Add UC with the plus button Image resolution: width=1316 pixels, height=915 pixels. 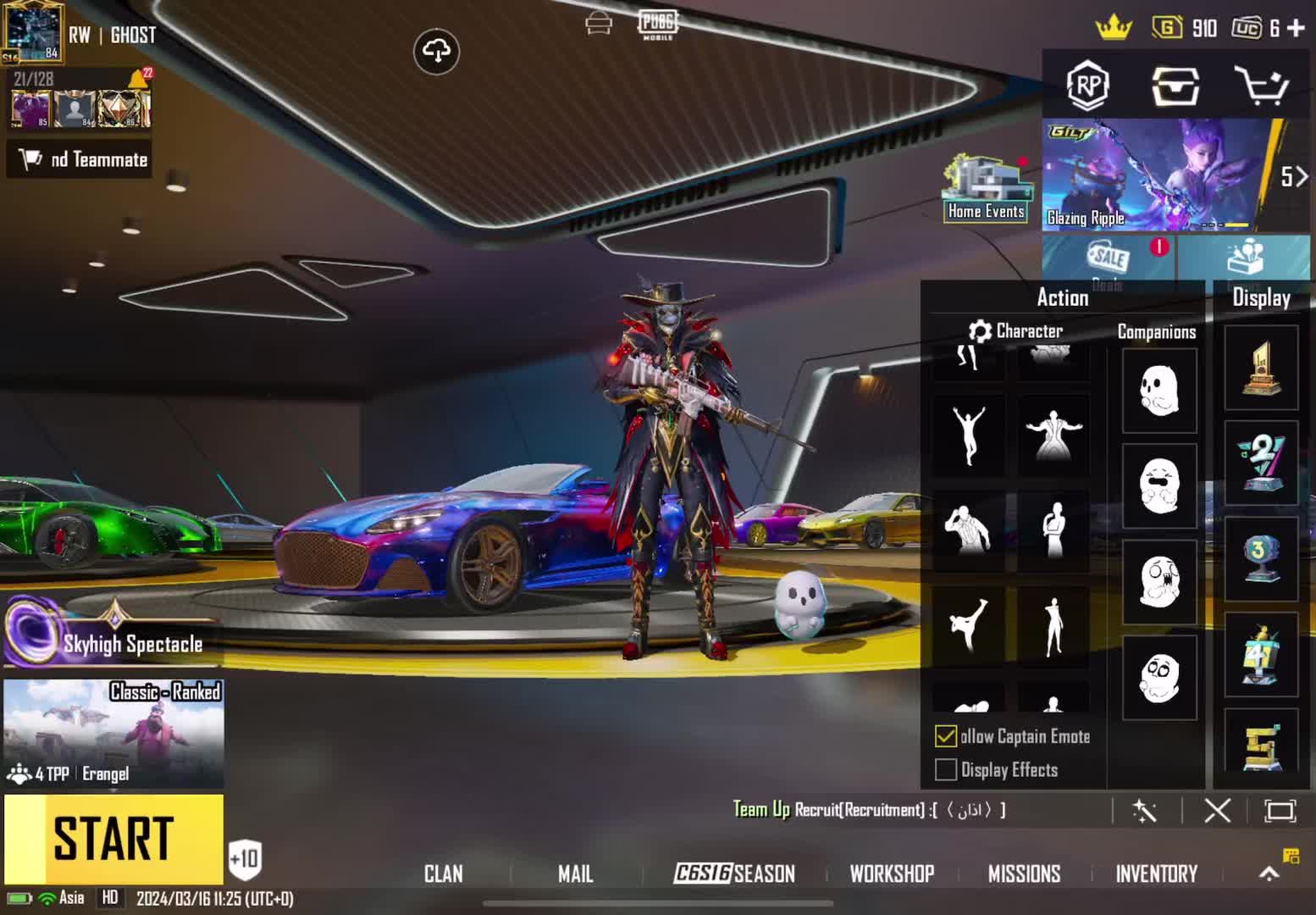[1296, 28]
